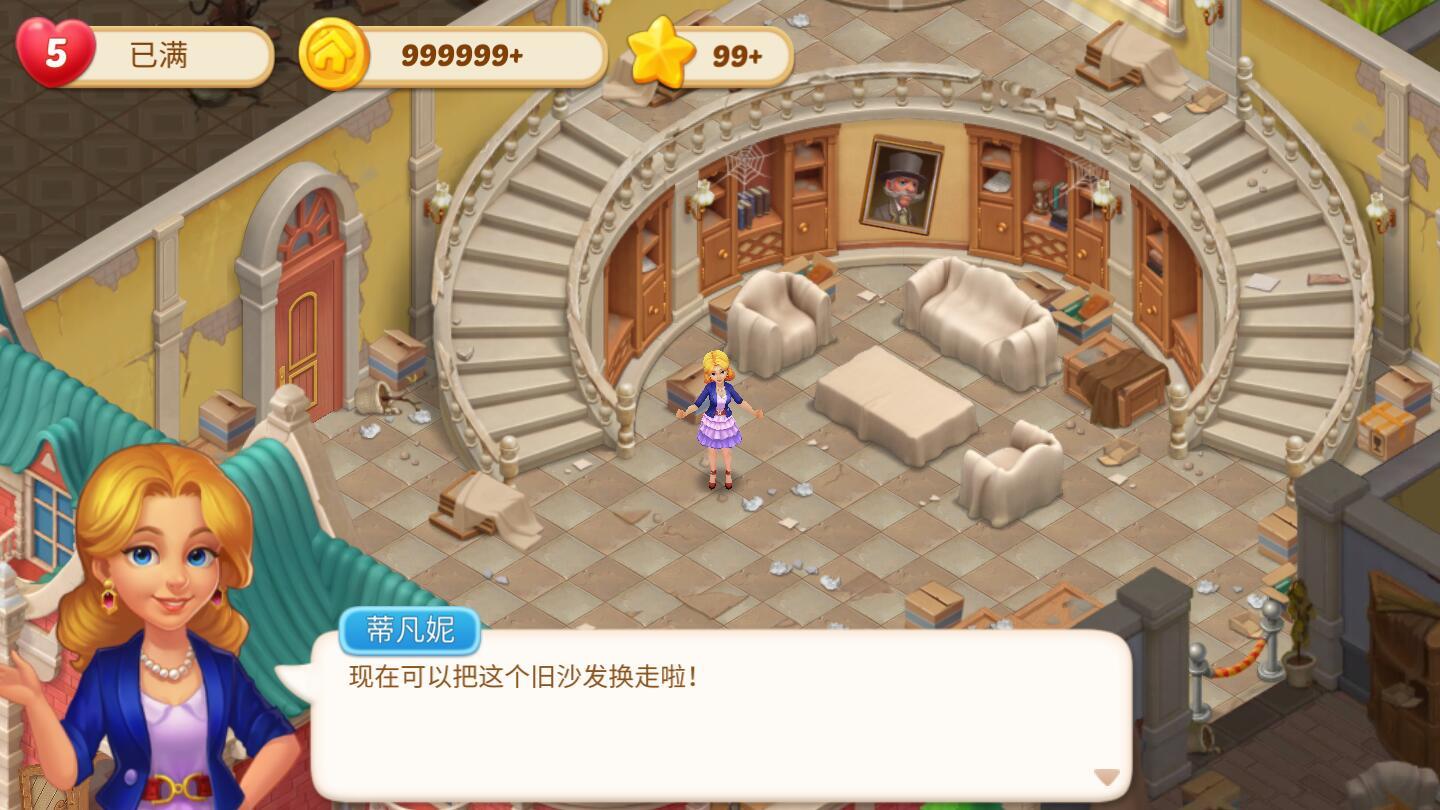Select the old man's framed painting

[899, 185]
